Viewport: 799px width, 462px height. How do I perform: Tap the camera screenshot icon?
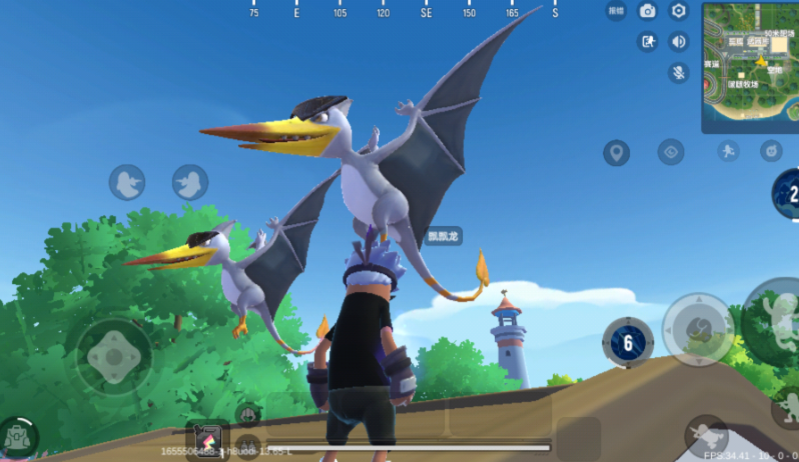point(647,11)
